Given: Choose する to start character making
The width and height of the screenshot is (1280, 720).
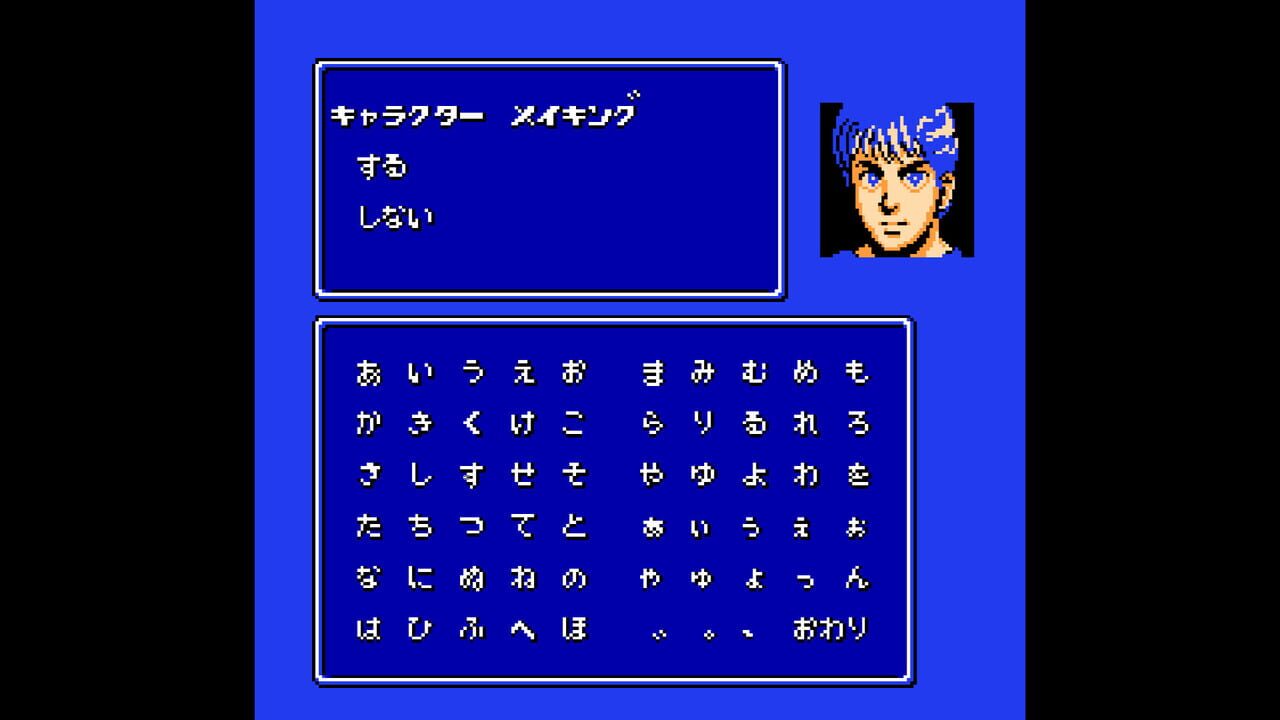Looking at the screenshot, I should point(383,168).
